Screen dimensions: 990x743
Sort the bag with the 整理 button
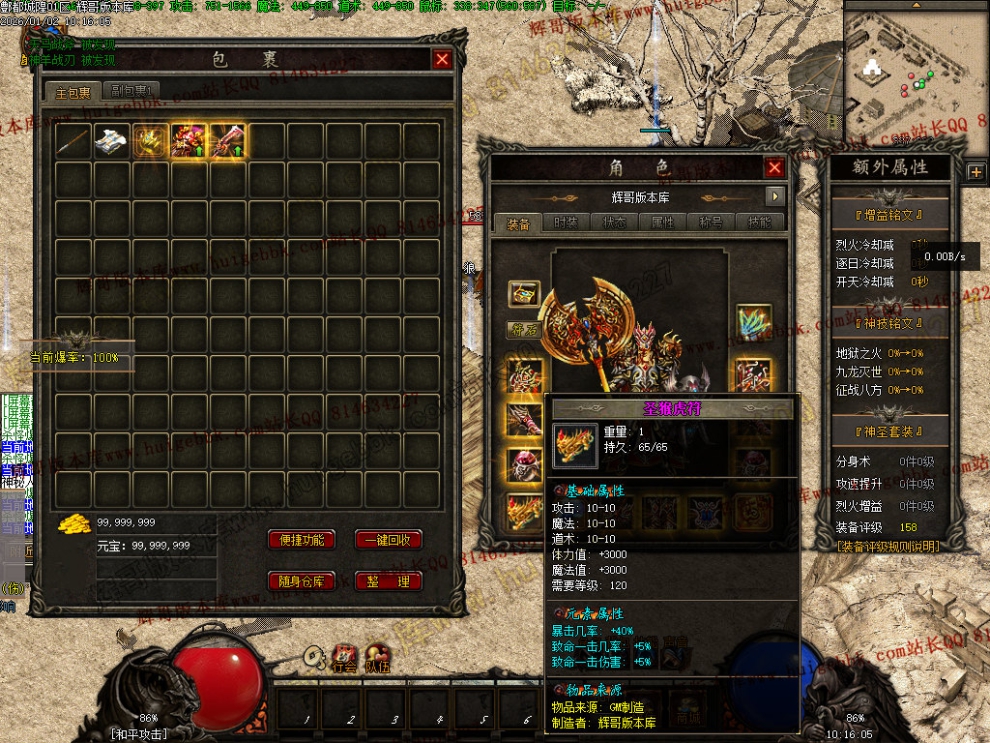tap(388, 581)
